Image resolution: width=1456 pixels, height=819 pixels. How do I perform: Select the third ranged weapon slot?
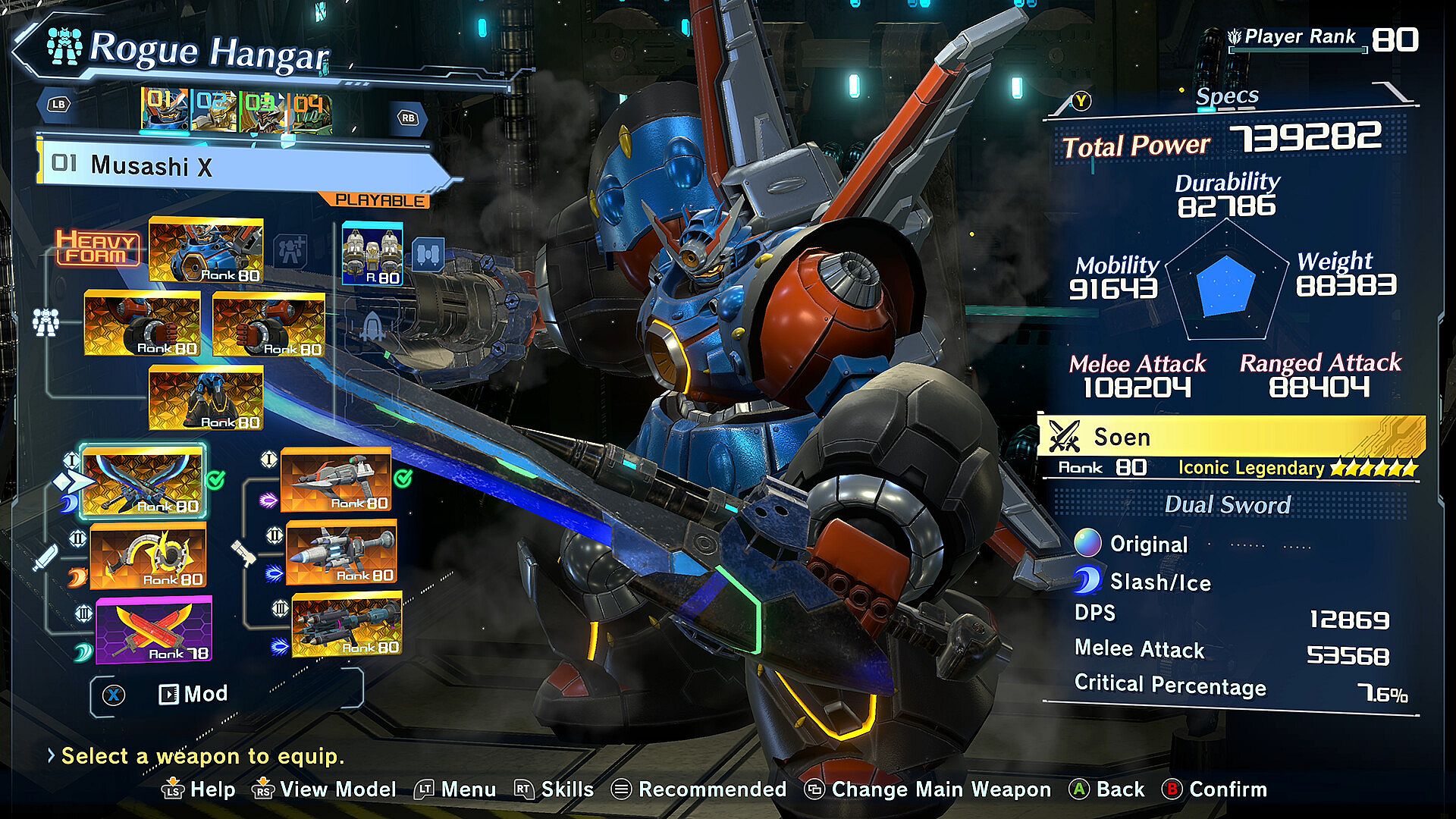tap(347, 625)
